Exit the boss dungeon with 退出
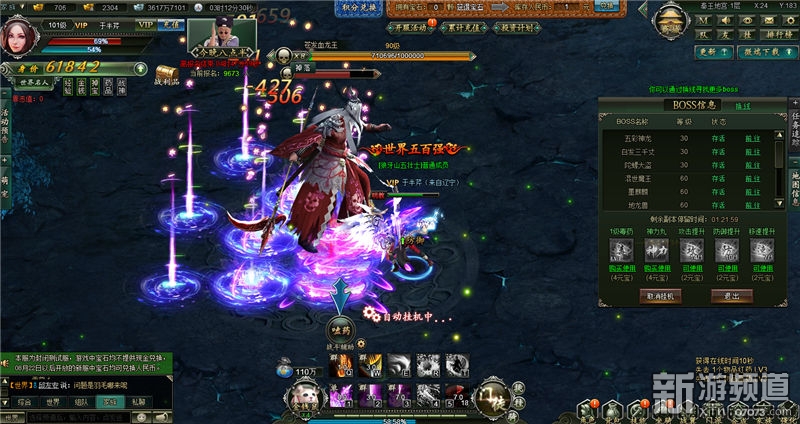This screenshot has height=424, width=800. click(x=733, y=296)
